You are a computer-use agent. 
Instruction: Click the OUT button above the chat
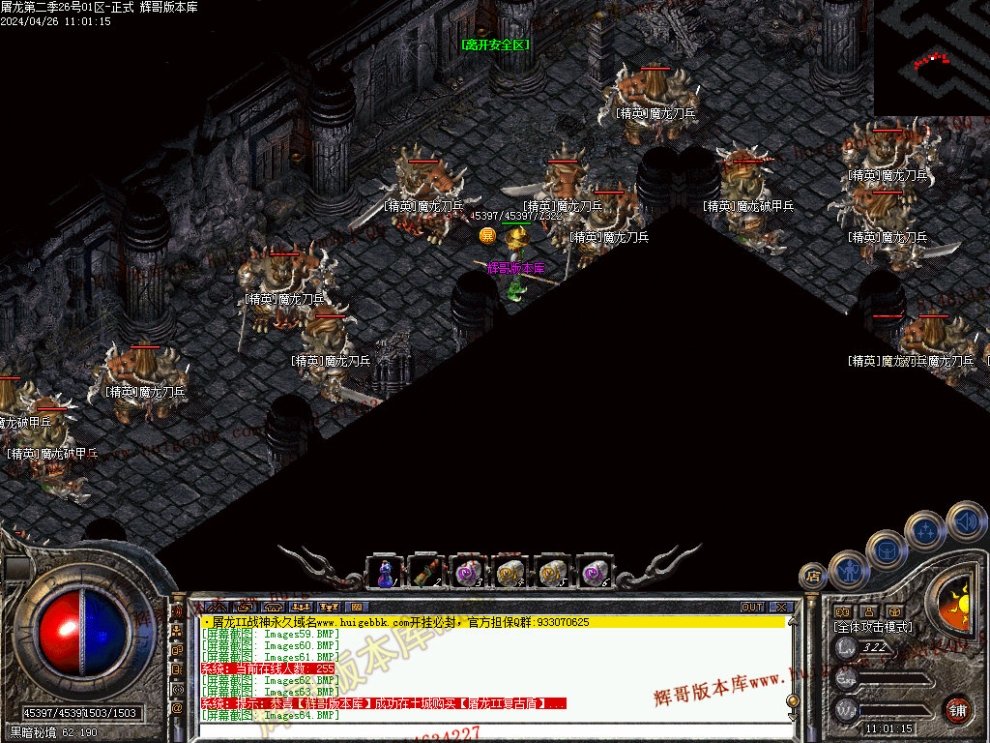click(x=752, y=607)
